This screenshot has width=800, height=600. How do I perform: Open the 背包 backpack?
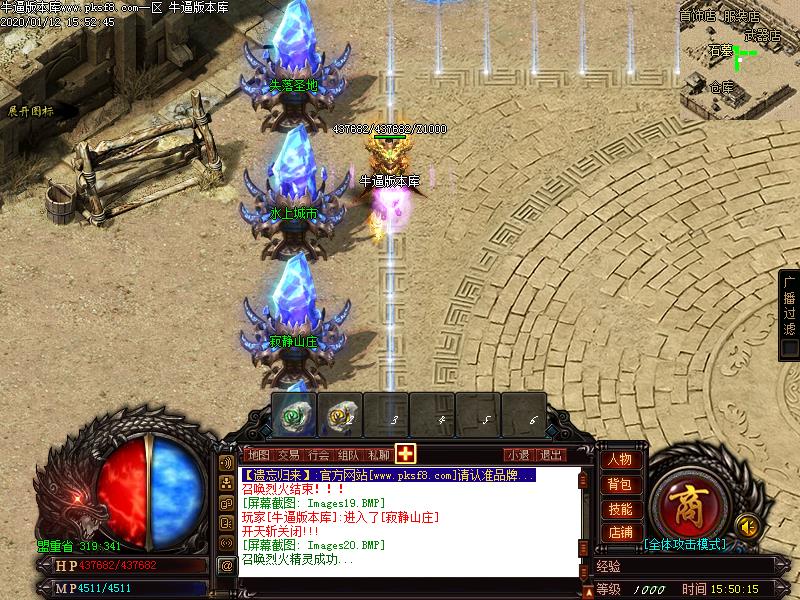pos(620,484)
